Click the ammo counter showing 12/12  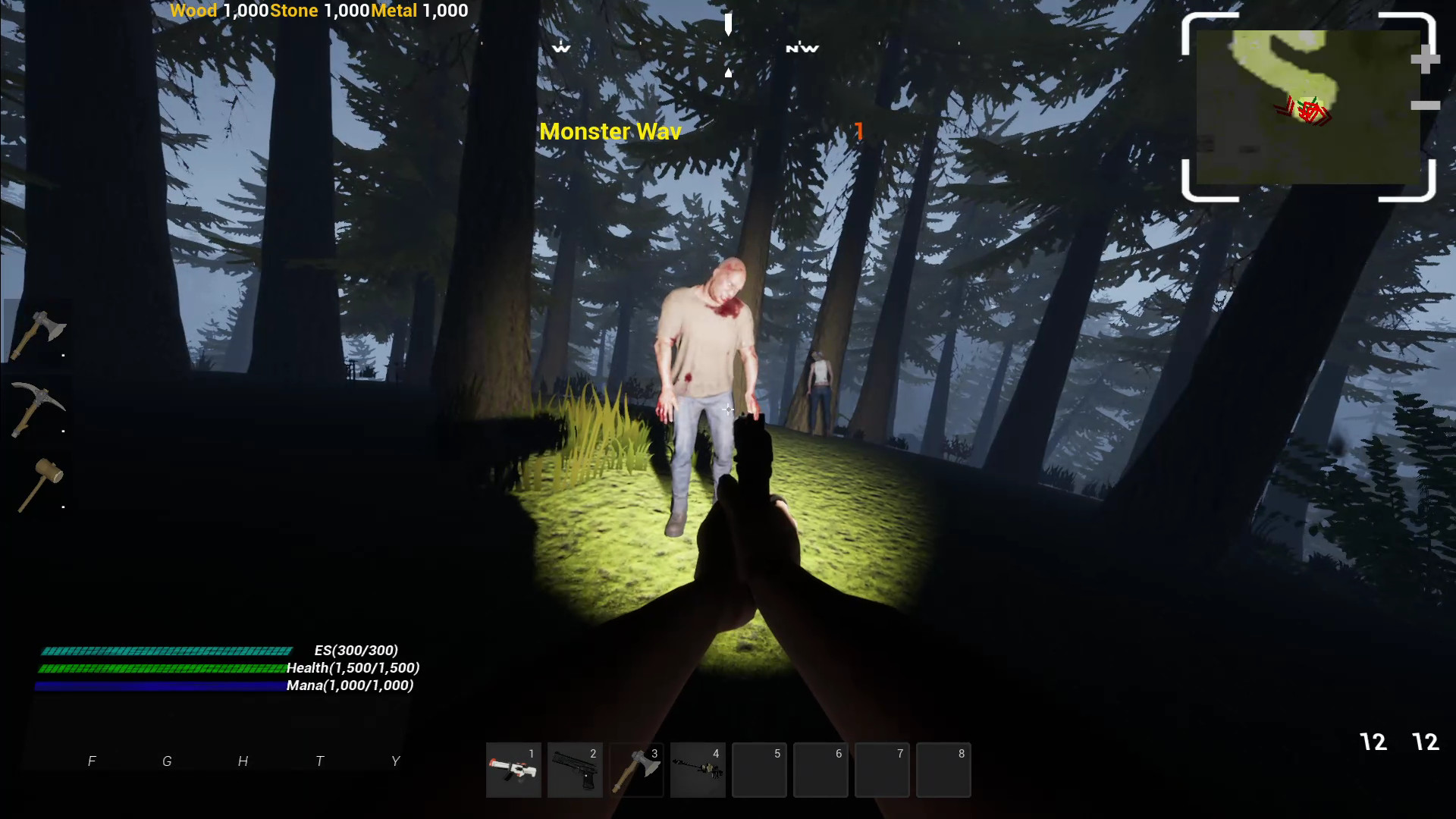pyautogui.click(x=1398, y=742)
